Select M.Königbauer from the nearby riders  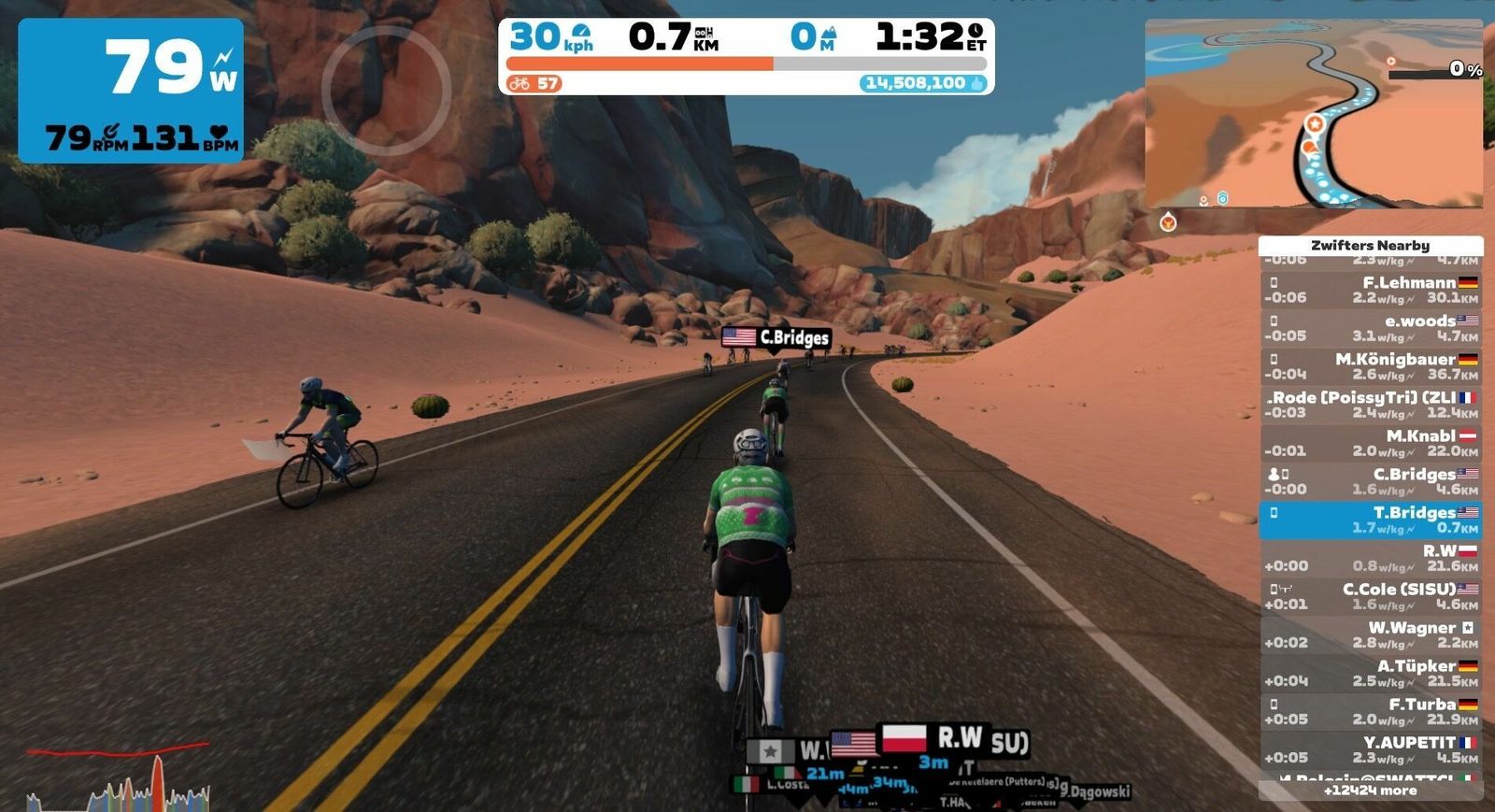[1371, 366]
